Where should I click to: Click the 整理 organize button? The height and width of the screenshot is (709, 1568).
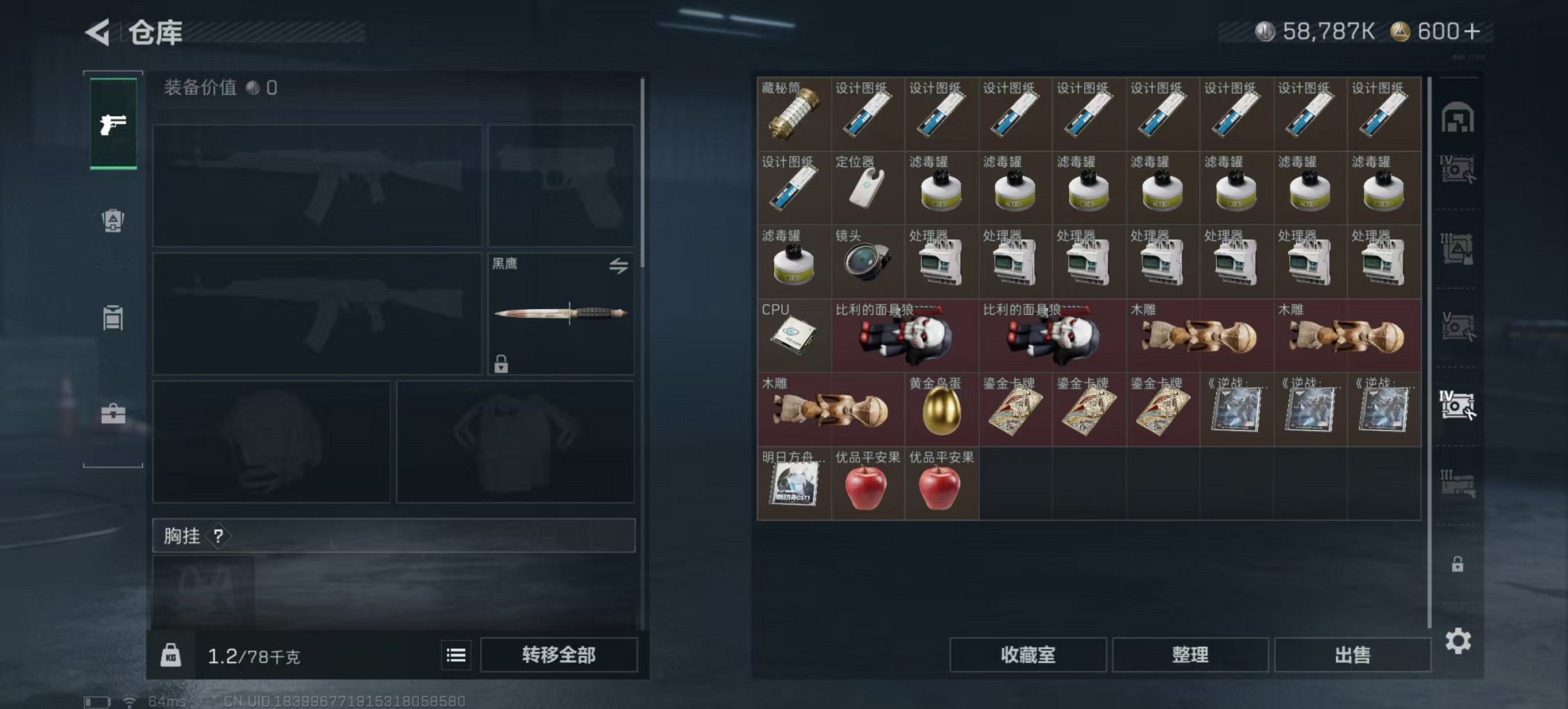(x=1190, y=654)
